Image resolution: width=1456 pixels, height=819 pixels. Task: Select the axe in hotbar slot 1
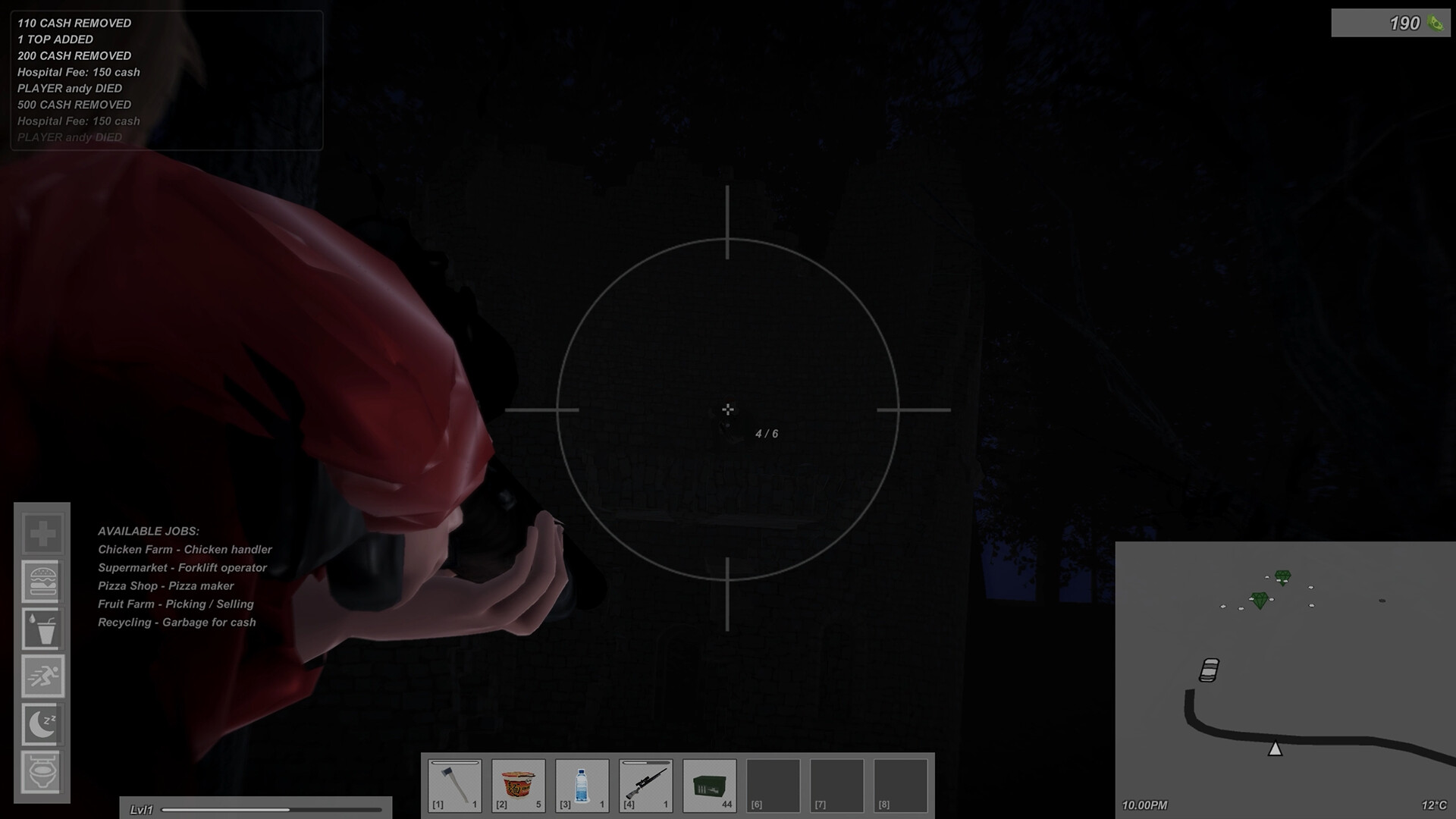453,785
